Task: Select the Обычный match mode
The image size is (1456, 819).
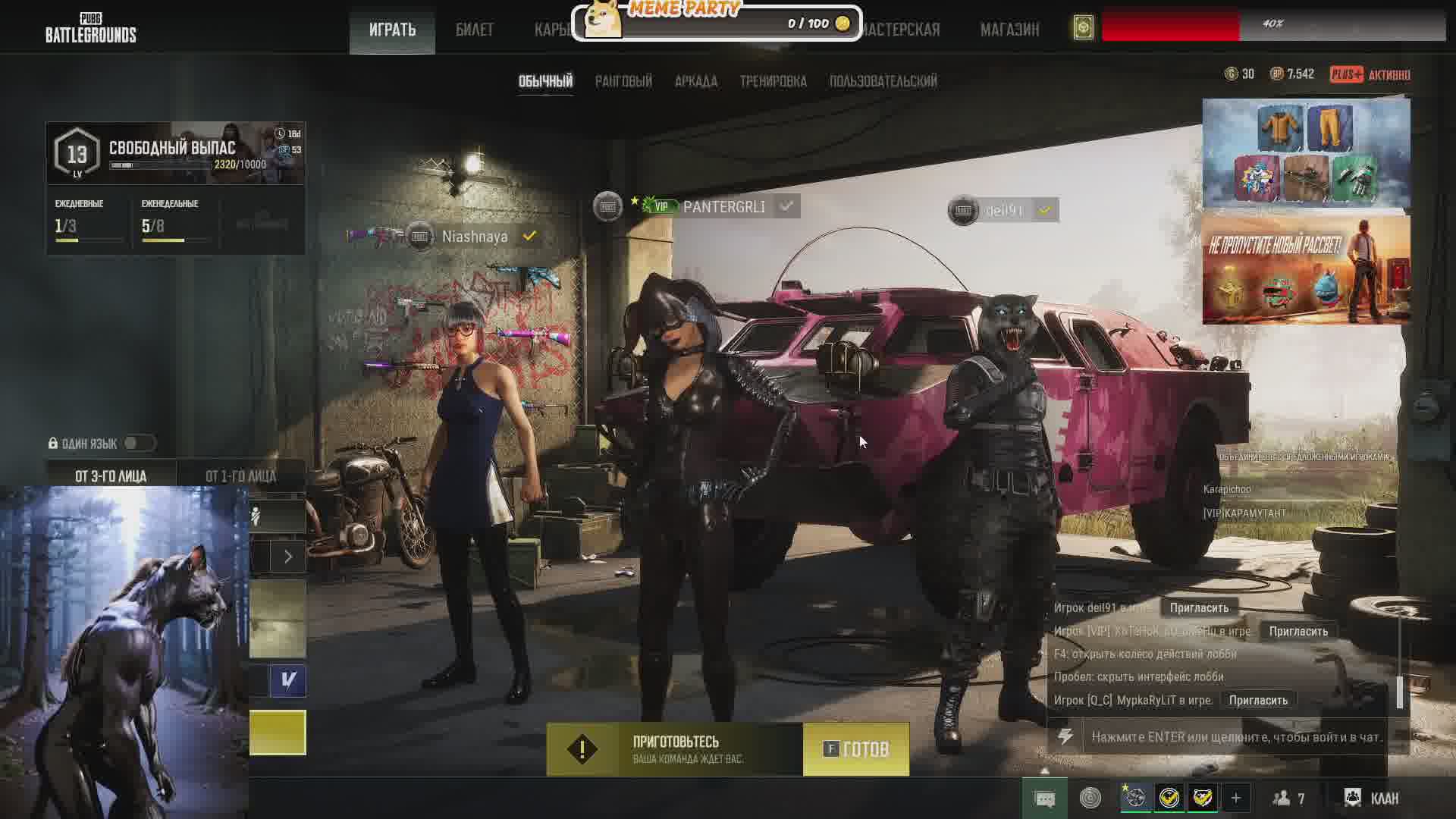Action: [x=545, y=81]
